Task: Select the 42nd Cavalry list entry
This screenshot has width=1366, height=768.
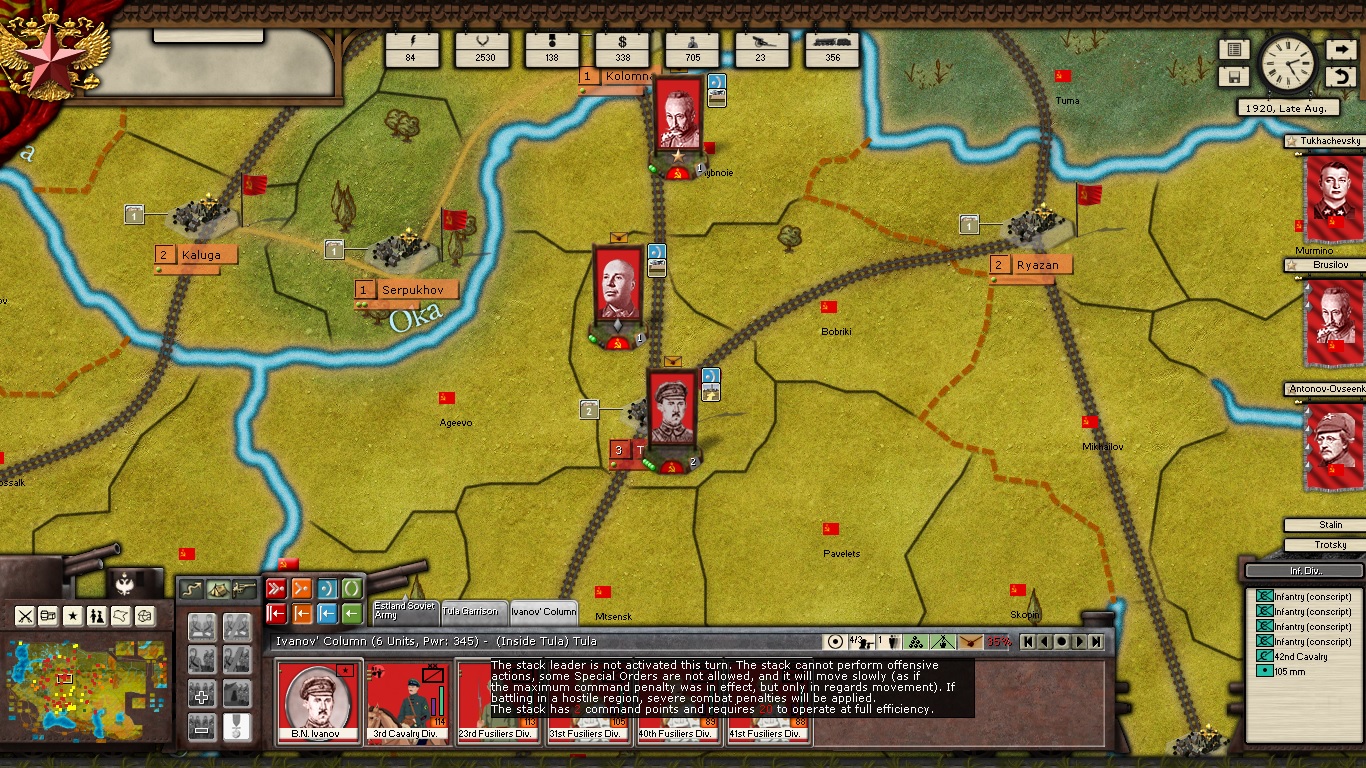Action: pos(1300,657)
